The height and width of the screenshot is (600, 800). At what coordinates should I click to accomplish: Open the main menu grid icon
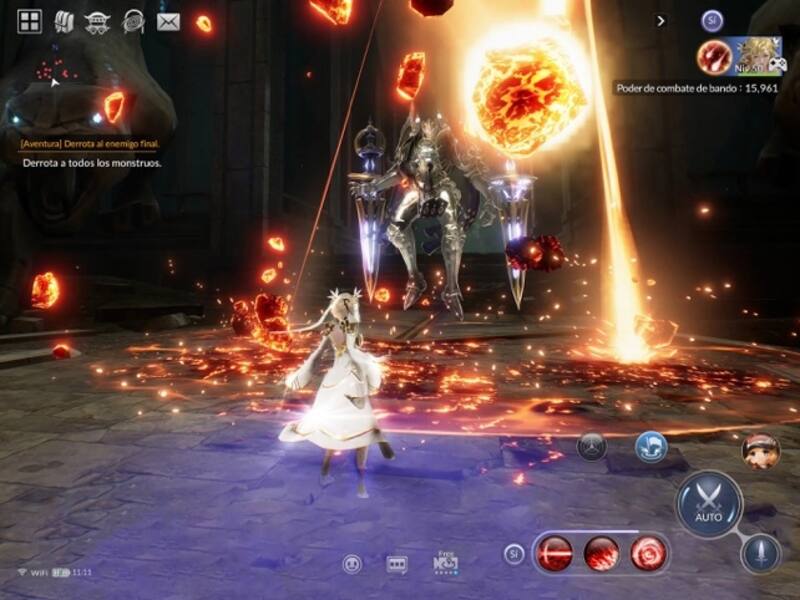(x=30, y=21)
